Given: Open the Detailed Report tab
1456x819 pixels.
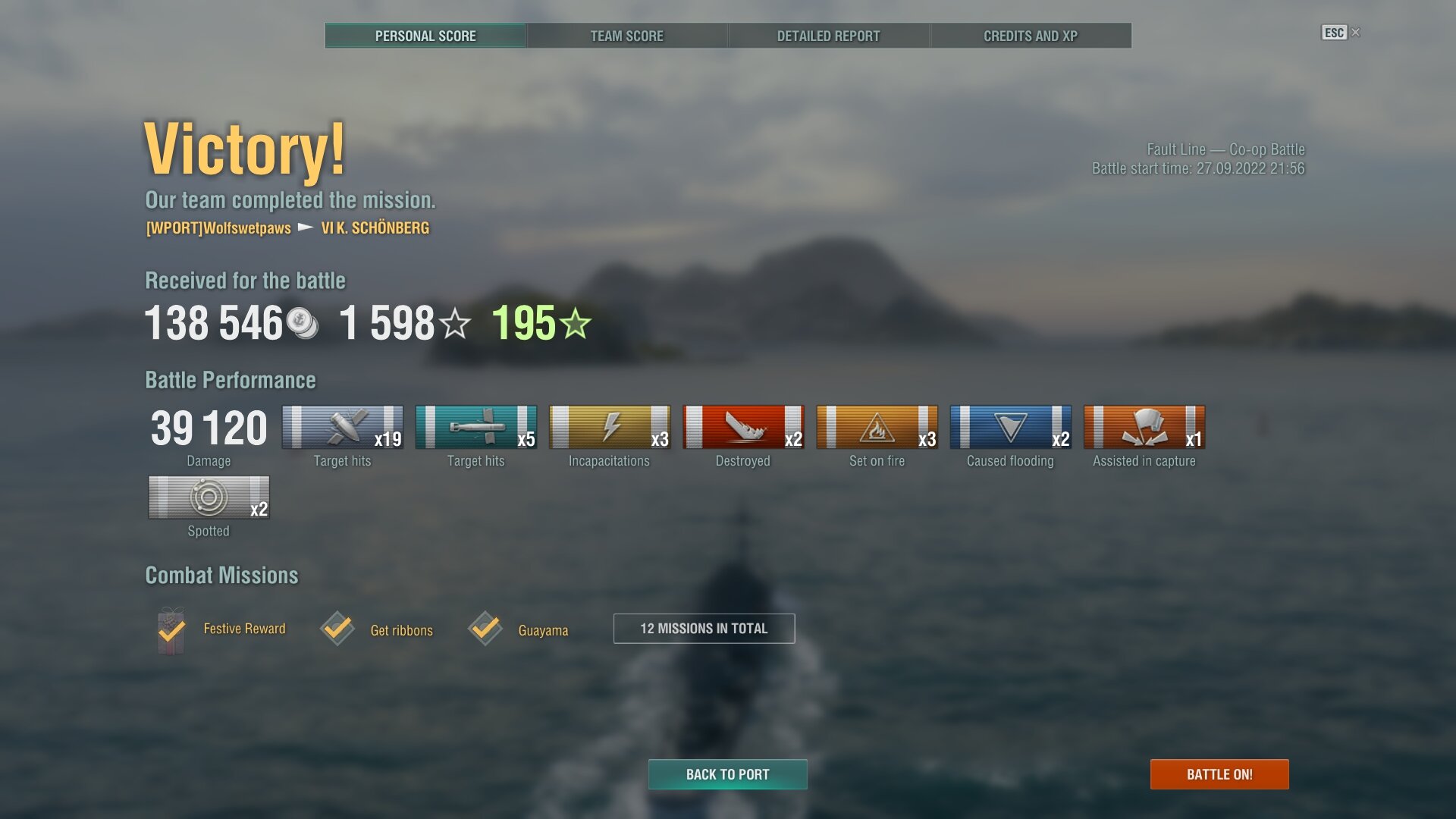Looking at the screenshot, I should point(828,36).
